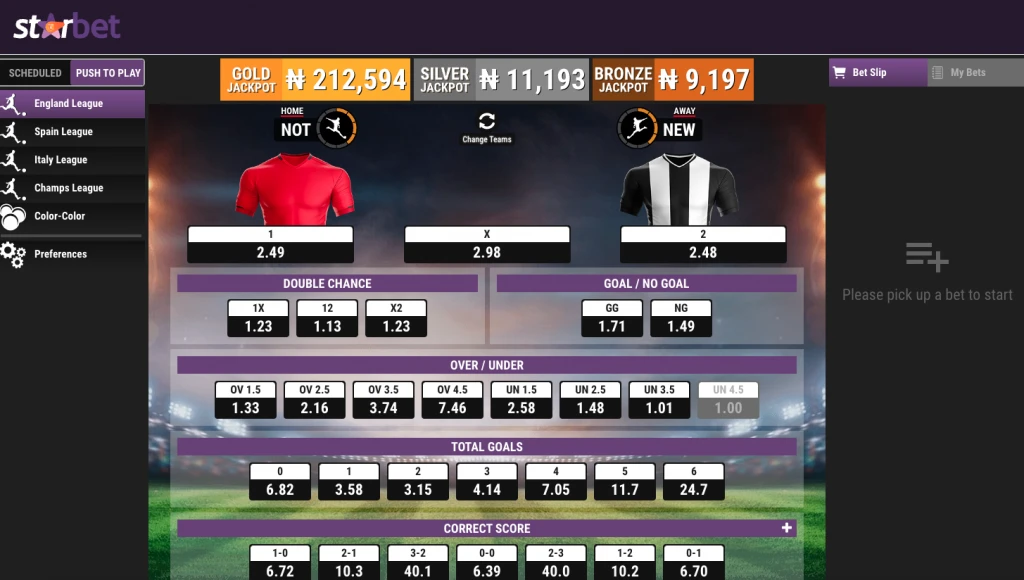This screenshot has height=580, width=1024.
Task: Select away win odds 2.48
Action: pyautogui.click(x=703, y=245)
